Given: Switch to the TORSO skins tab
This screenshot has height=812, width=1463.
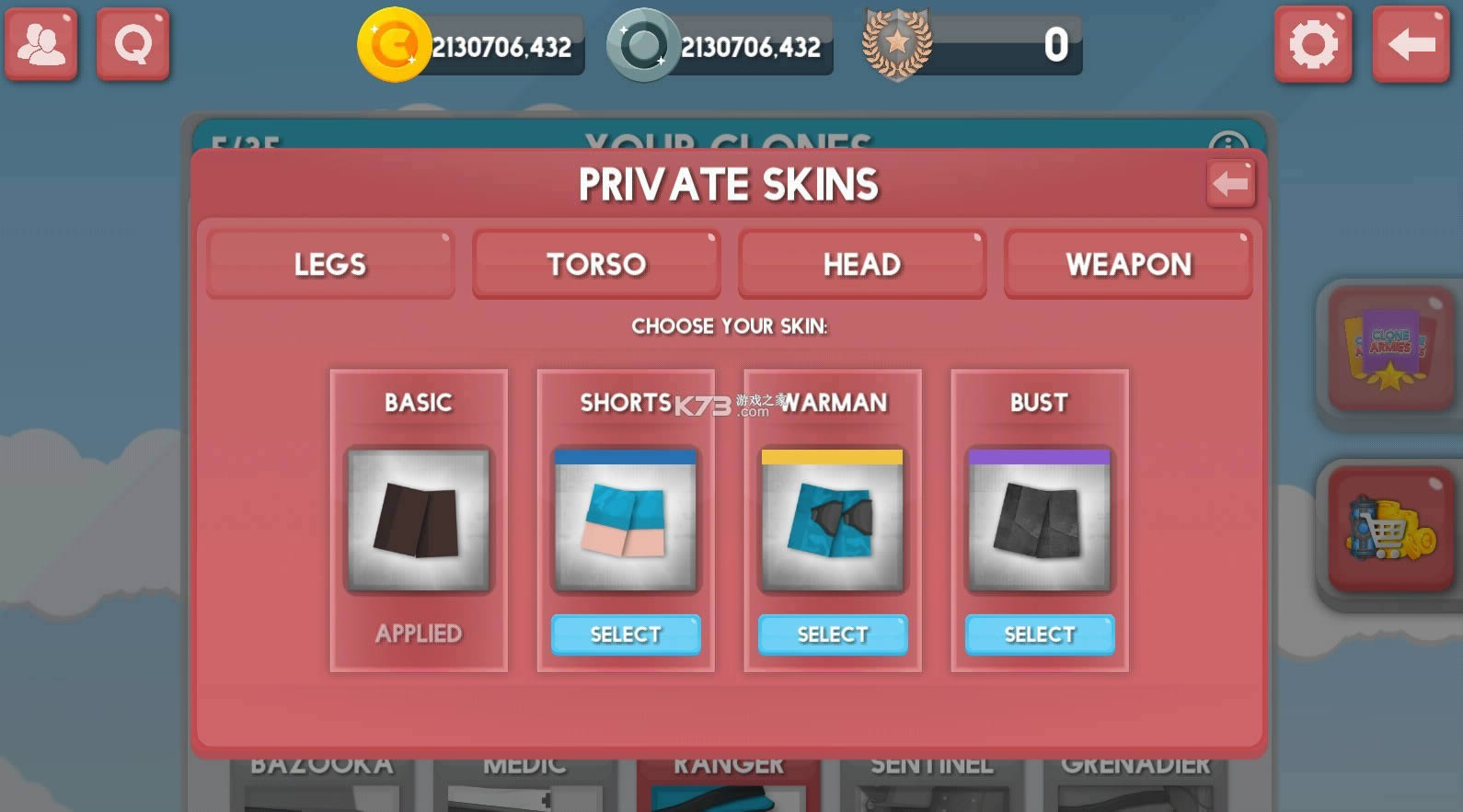Looking at the screenshot, I should (x=595, y=264).
